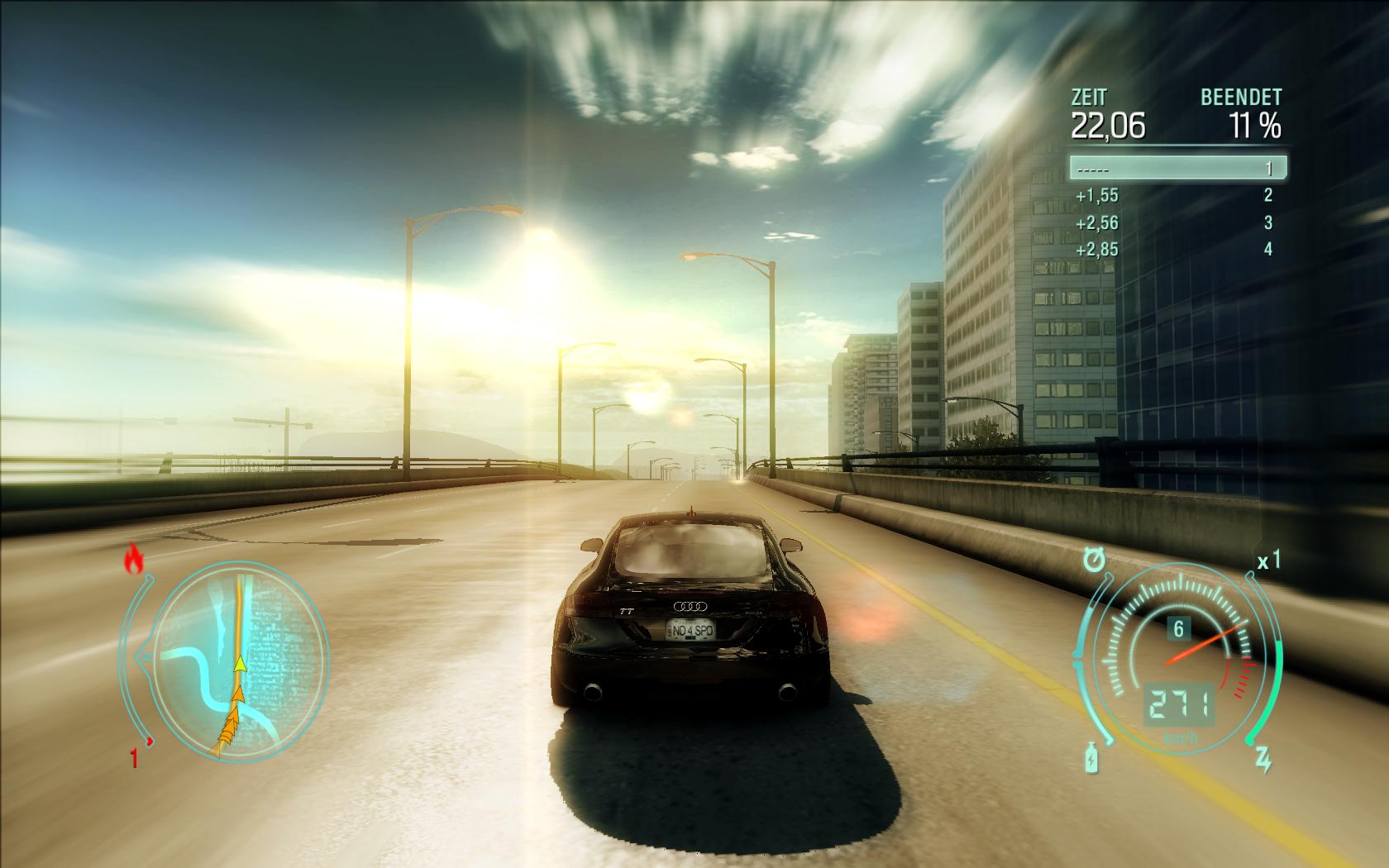Click the stopwatch speedbreaker icon

click(1095, 560)
